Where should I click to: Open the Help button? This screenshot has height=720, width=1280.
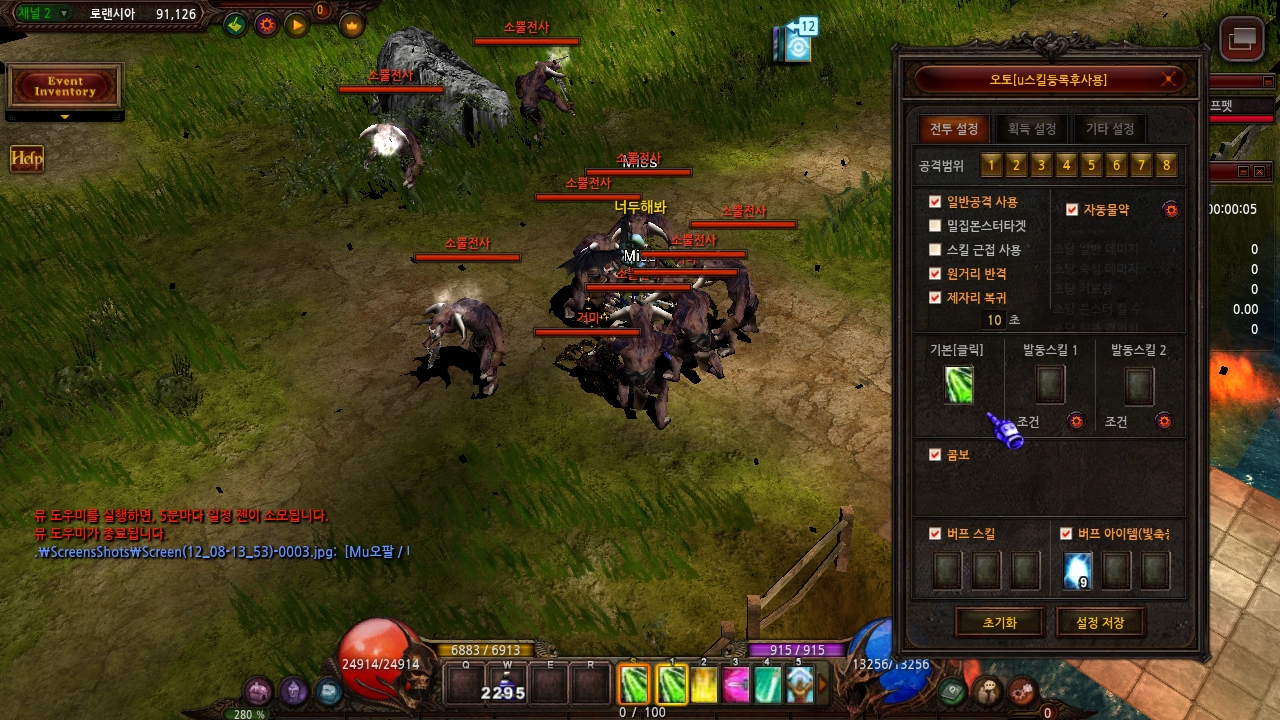point(27,159)
